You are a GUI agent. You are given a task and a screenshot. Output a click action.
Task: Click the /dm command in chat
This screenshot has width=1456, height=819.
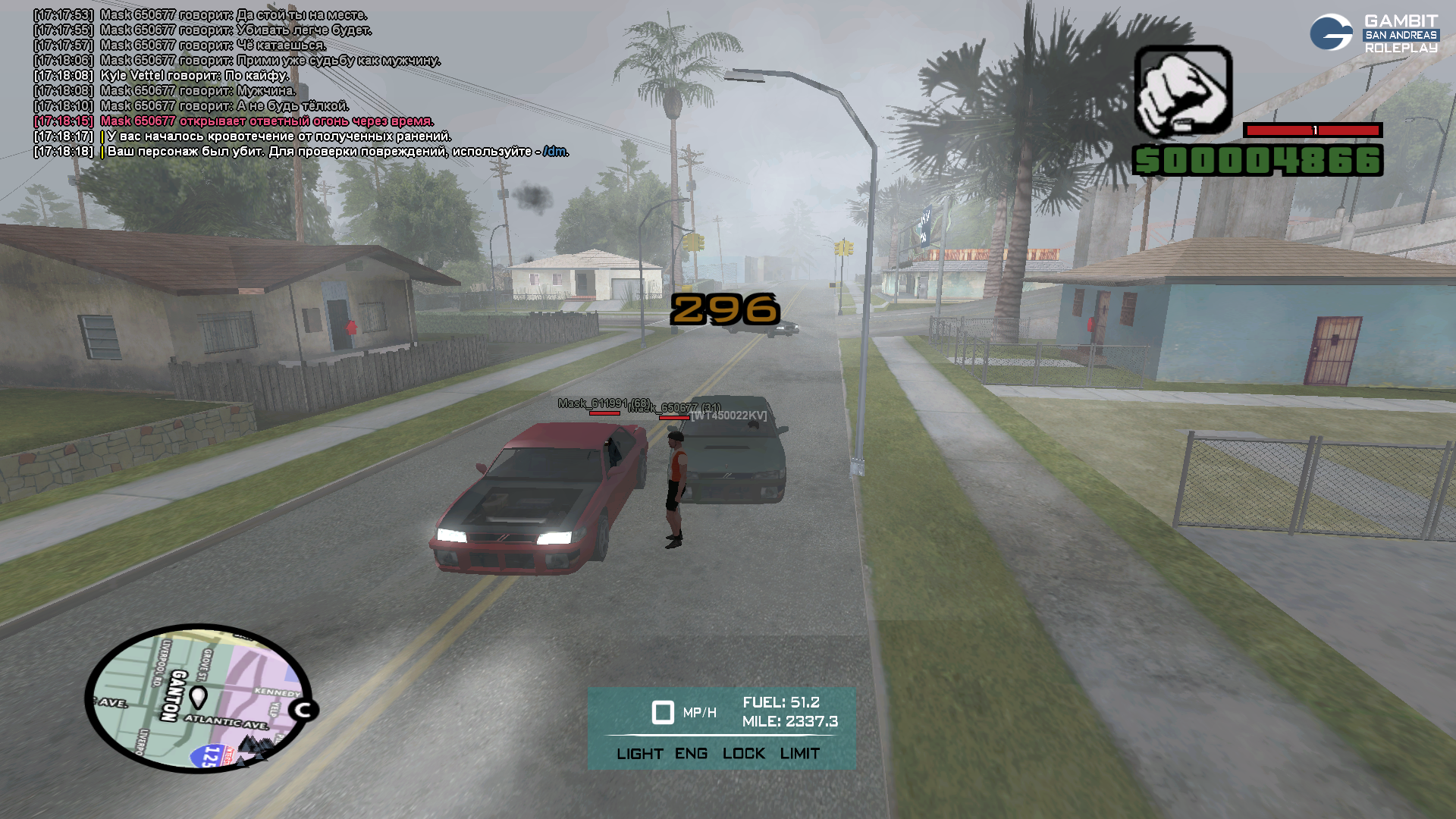tap(555, 152)
